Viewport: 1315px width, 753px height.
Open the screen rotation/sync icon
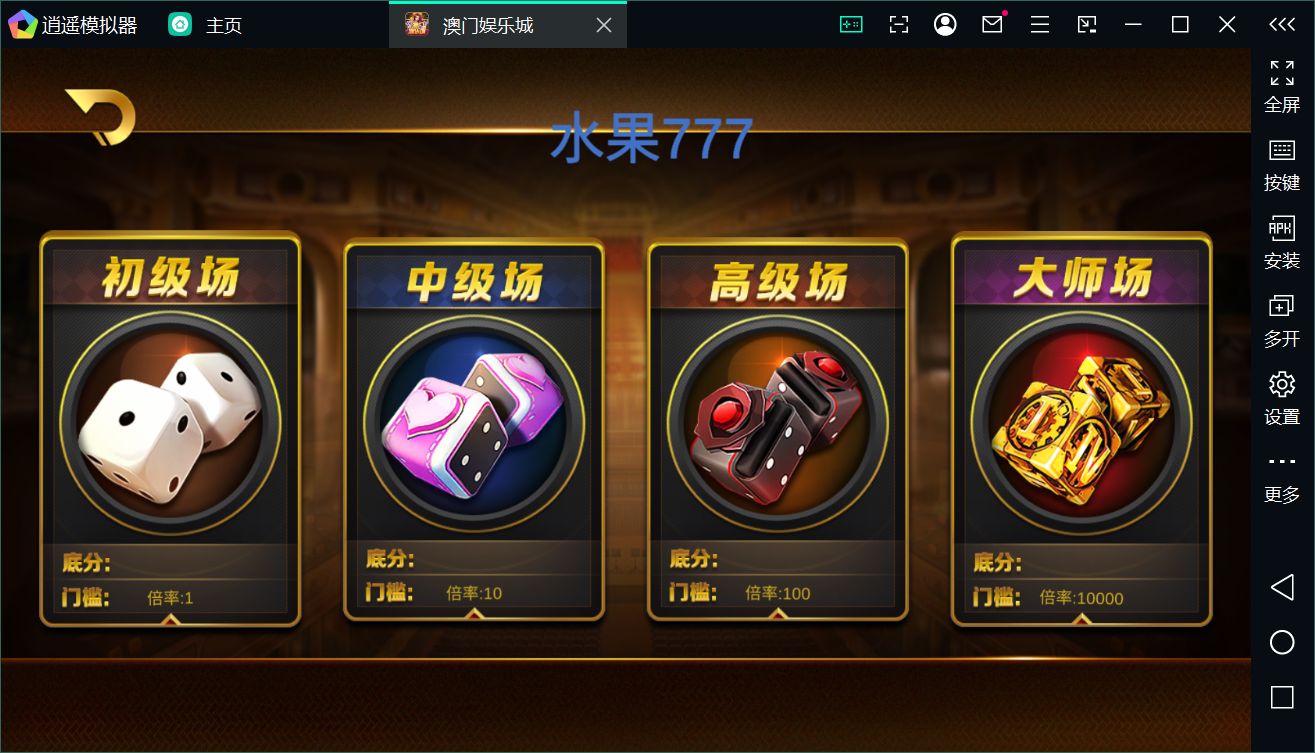pos(1086,23)
